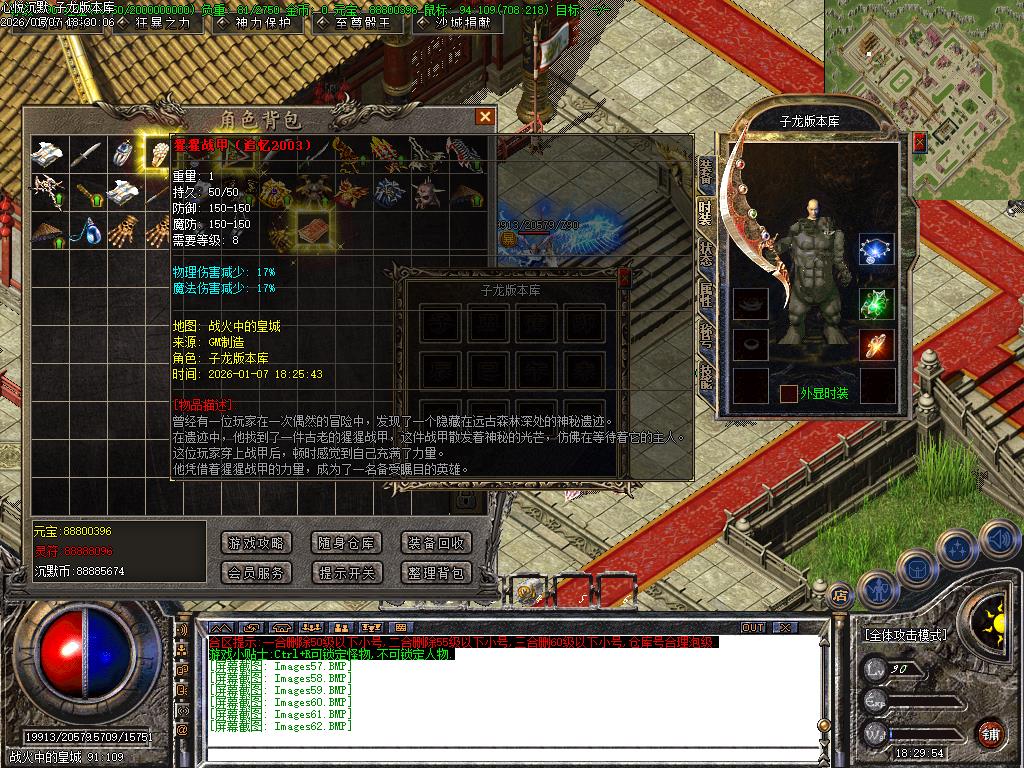
Task: Open the 游戏攻略 game guide
Action: [256, 543]
